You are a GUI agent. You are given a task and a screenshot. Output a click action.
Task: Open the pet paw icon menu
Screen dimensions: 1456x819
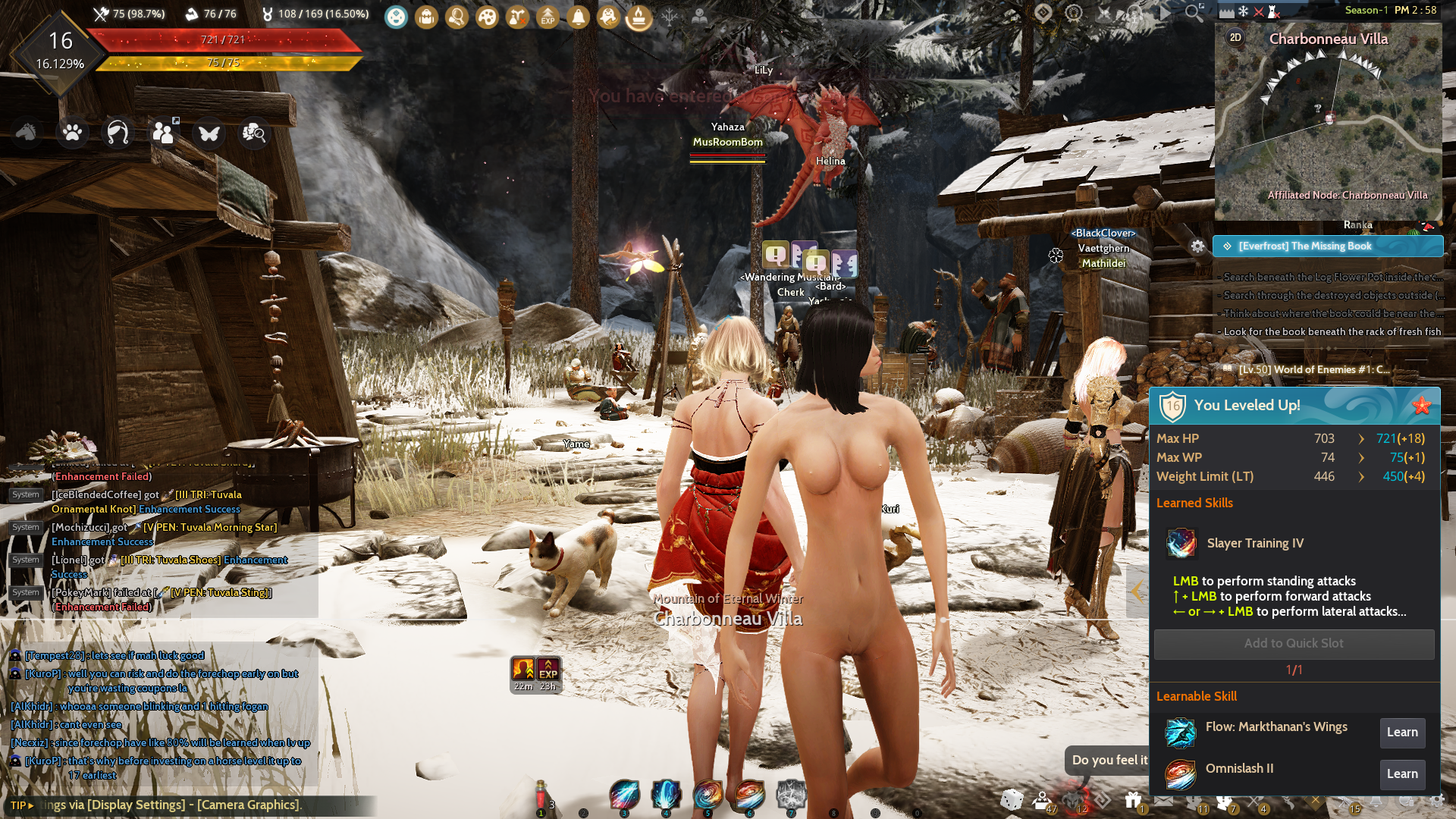73,133
